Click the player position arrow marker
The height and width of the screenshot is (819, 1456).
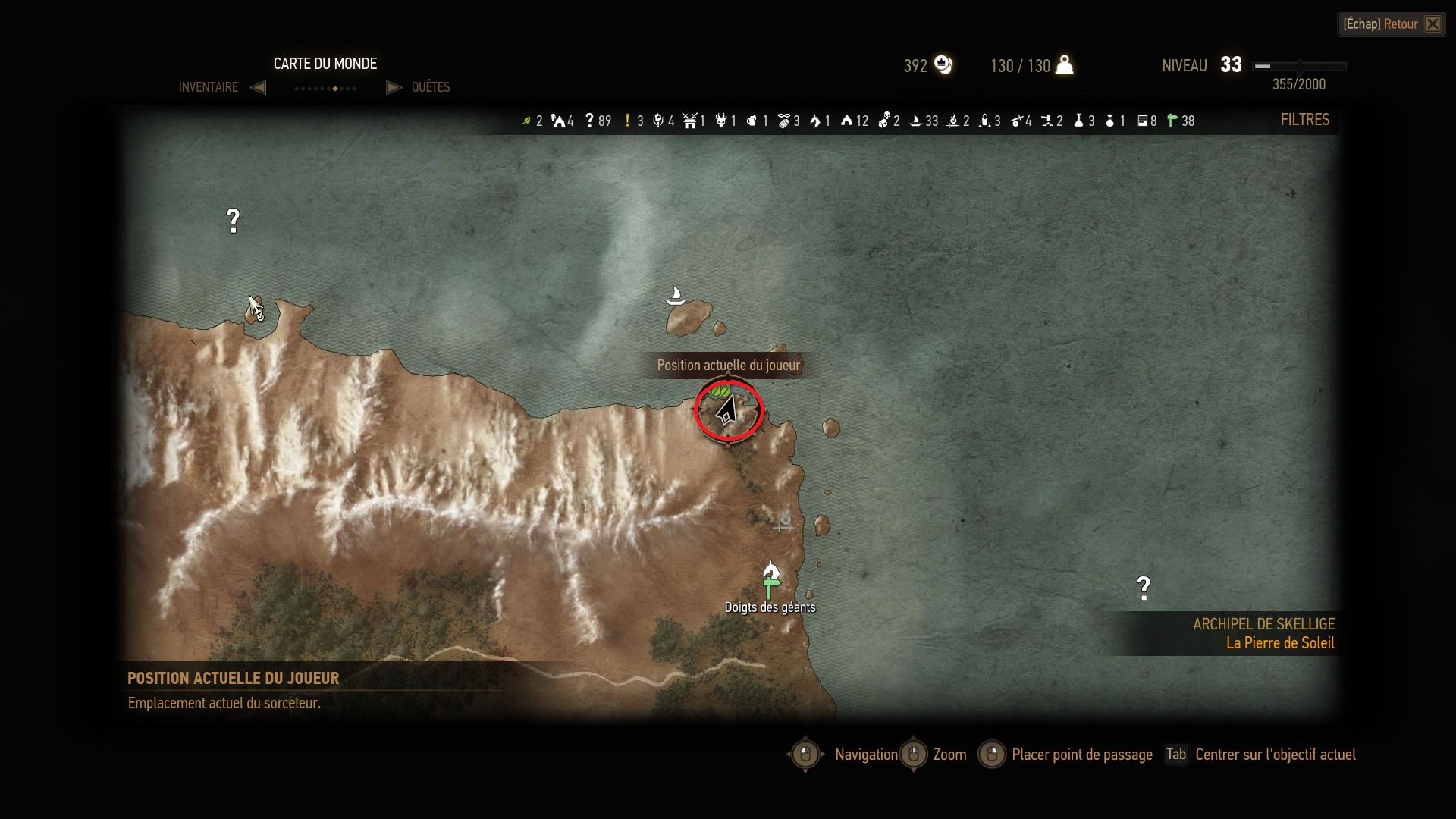click(727, 410)
